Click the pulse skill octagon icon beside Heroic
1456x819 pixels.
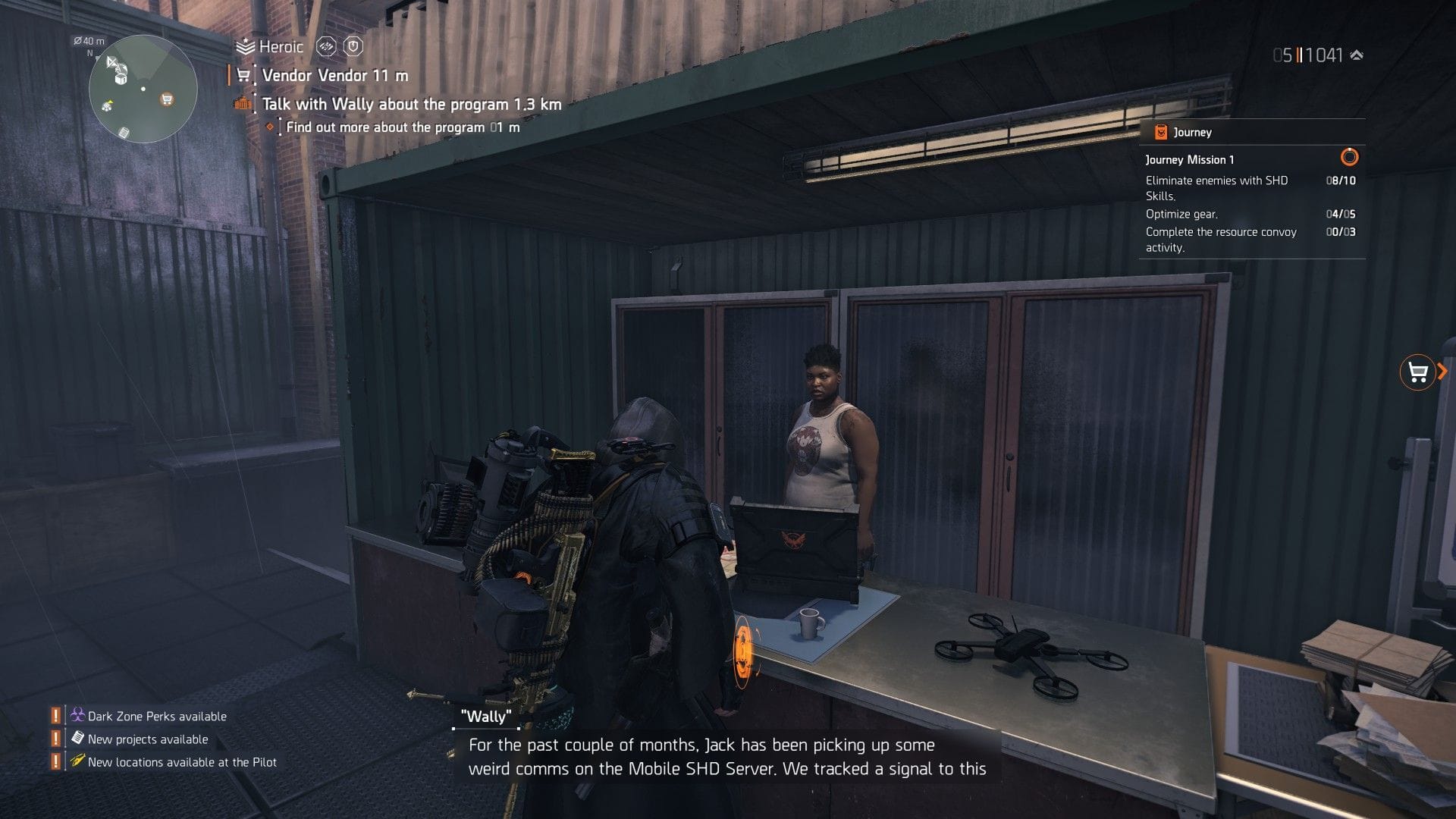326,46
